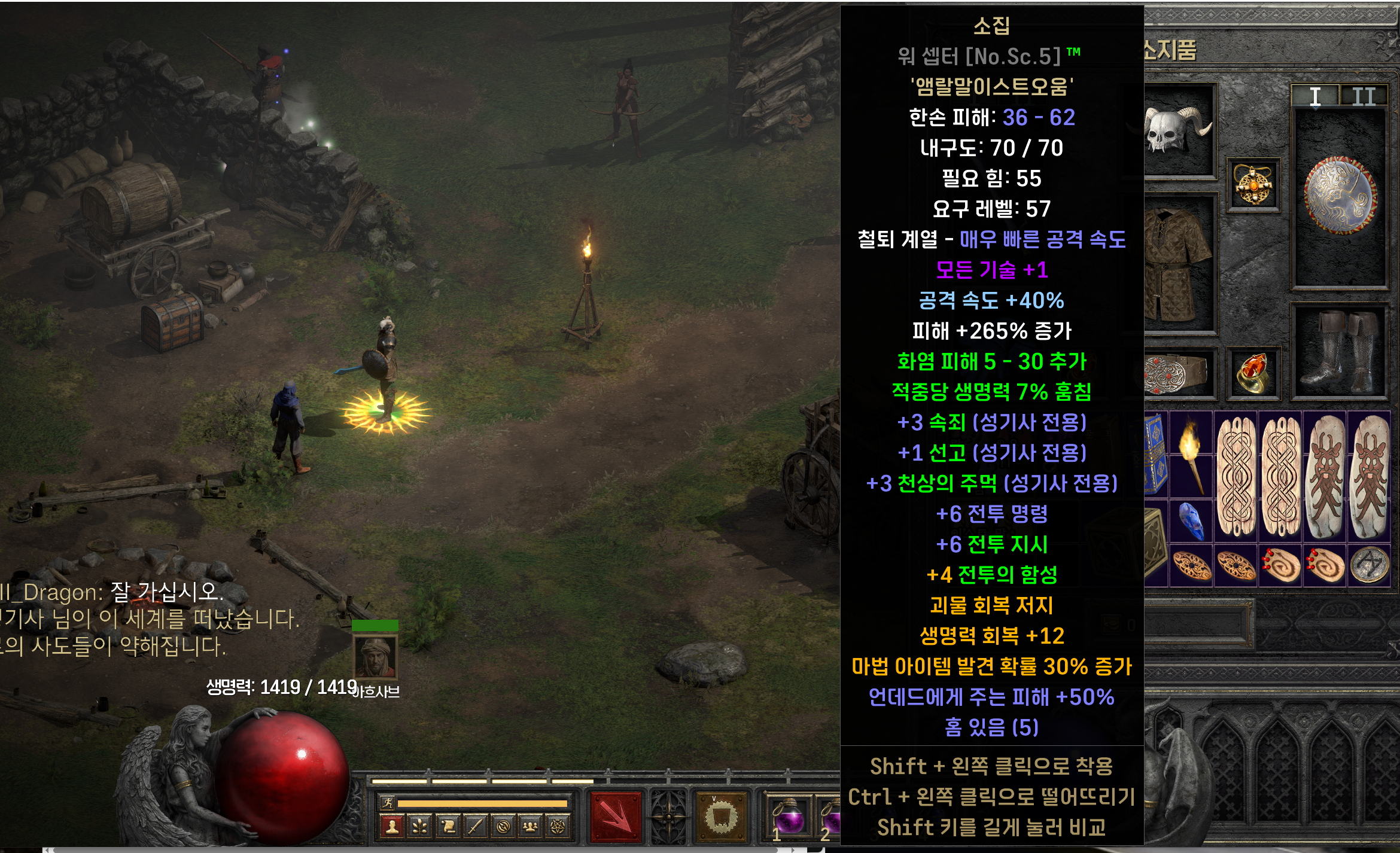The width and height of the screenshot is (1400, 853).
Task: Pick up the round engraved shield
Action: click(1340, 196)
